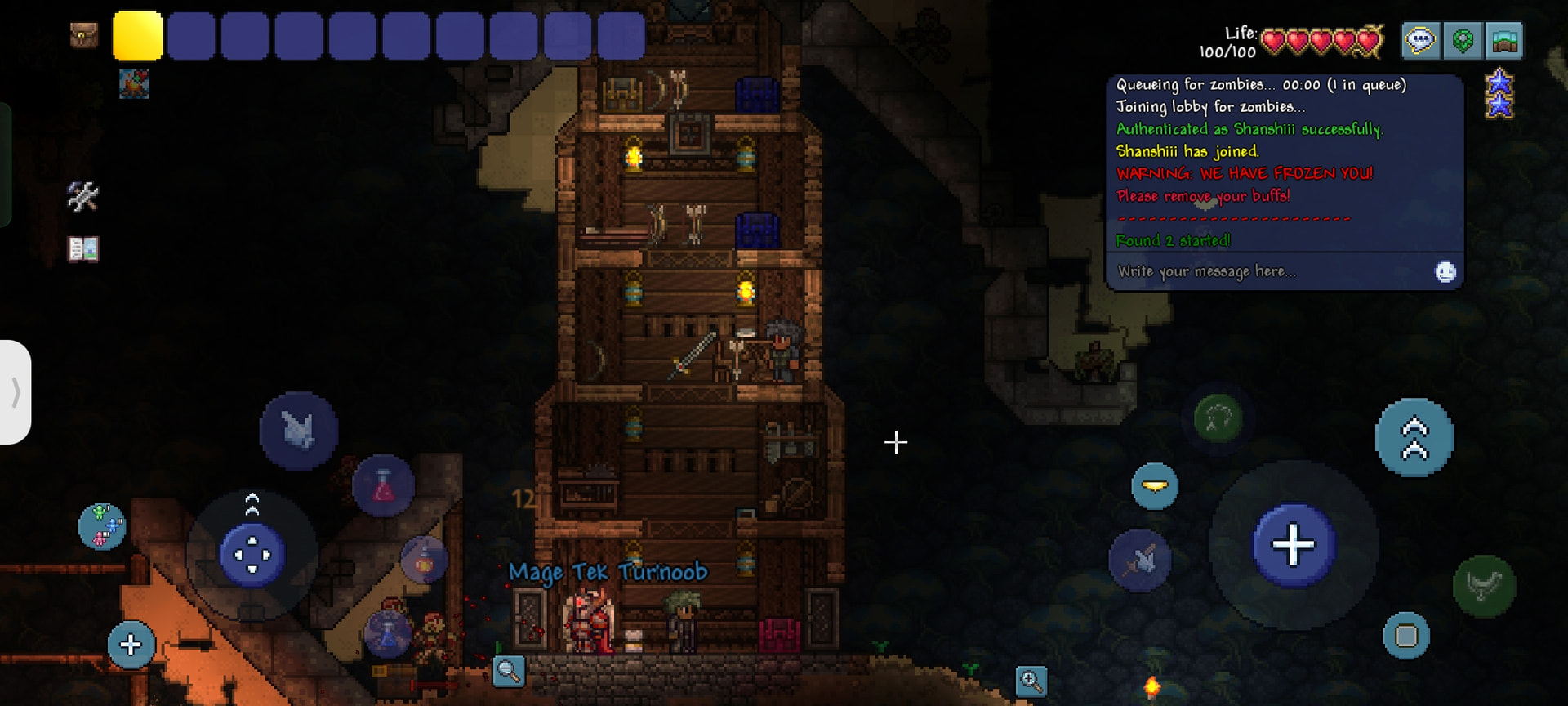This screenshot has width=1568, height=706.
Task: Zoom out with the minus magnifier
Action: [509, 672]
